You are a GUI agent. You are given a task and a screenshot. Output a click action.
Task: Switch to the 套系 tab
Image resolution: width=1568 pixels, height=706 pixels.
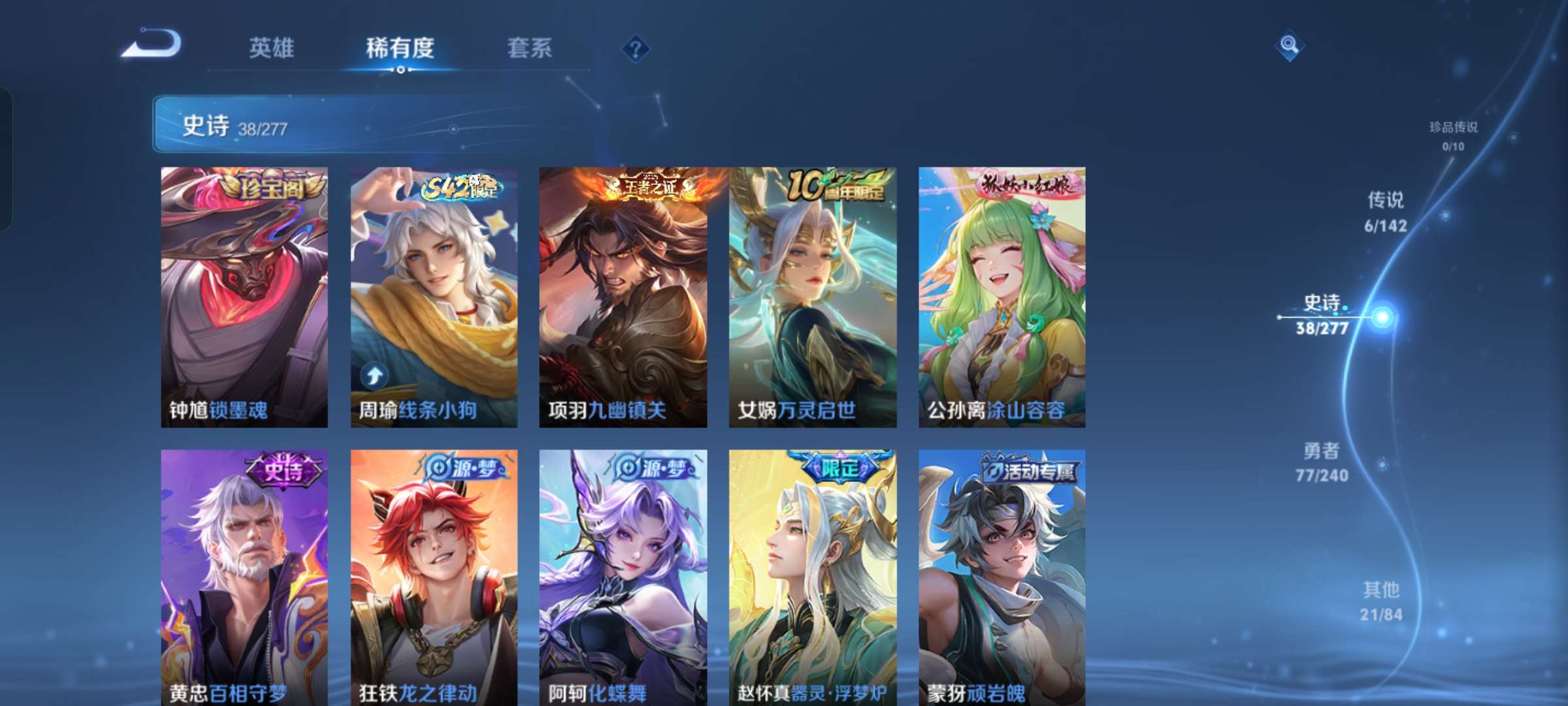tap(530, 46)
